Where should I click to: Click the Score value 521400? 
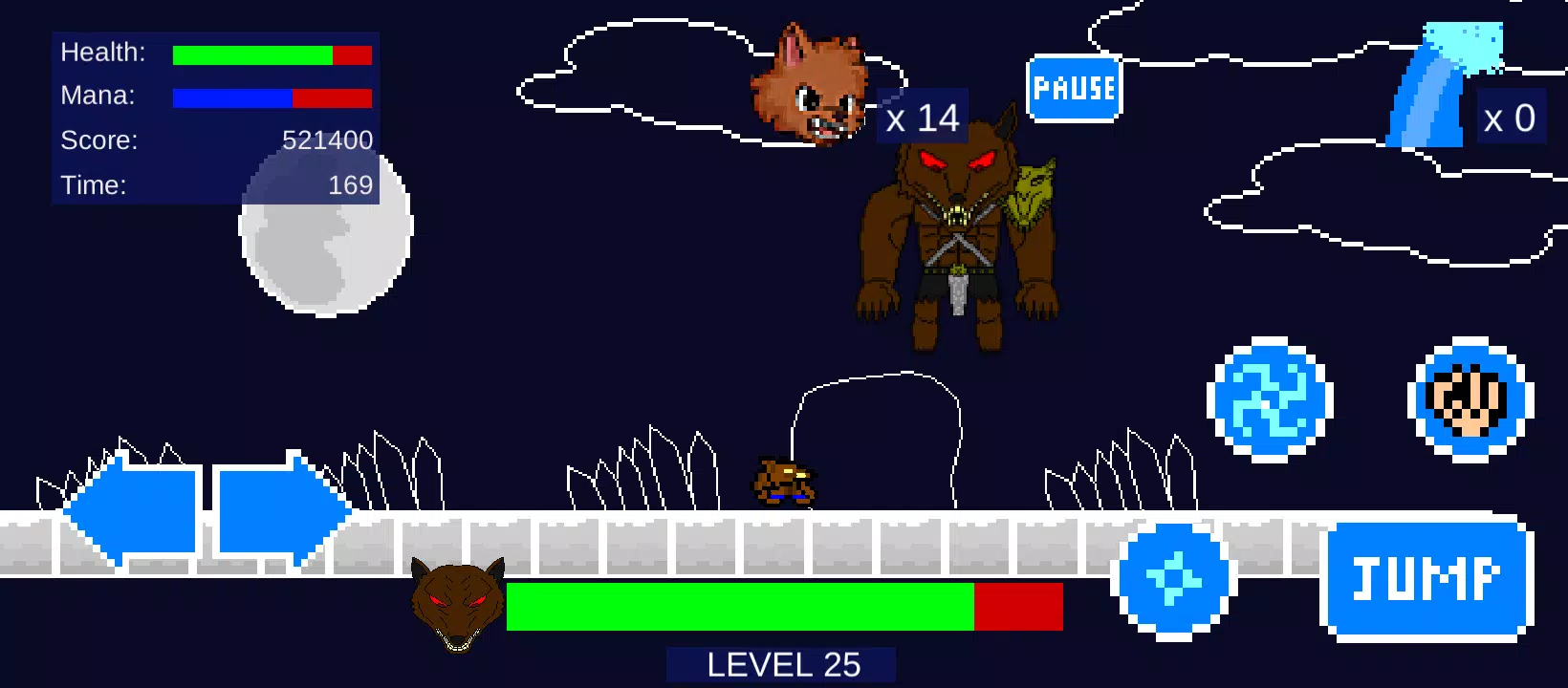(x=326, y=140)
